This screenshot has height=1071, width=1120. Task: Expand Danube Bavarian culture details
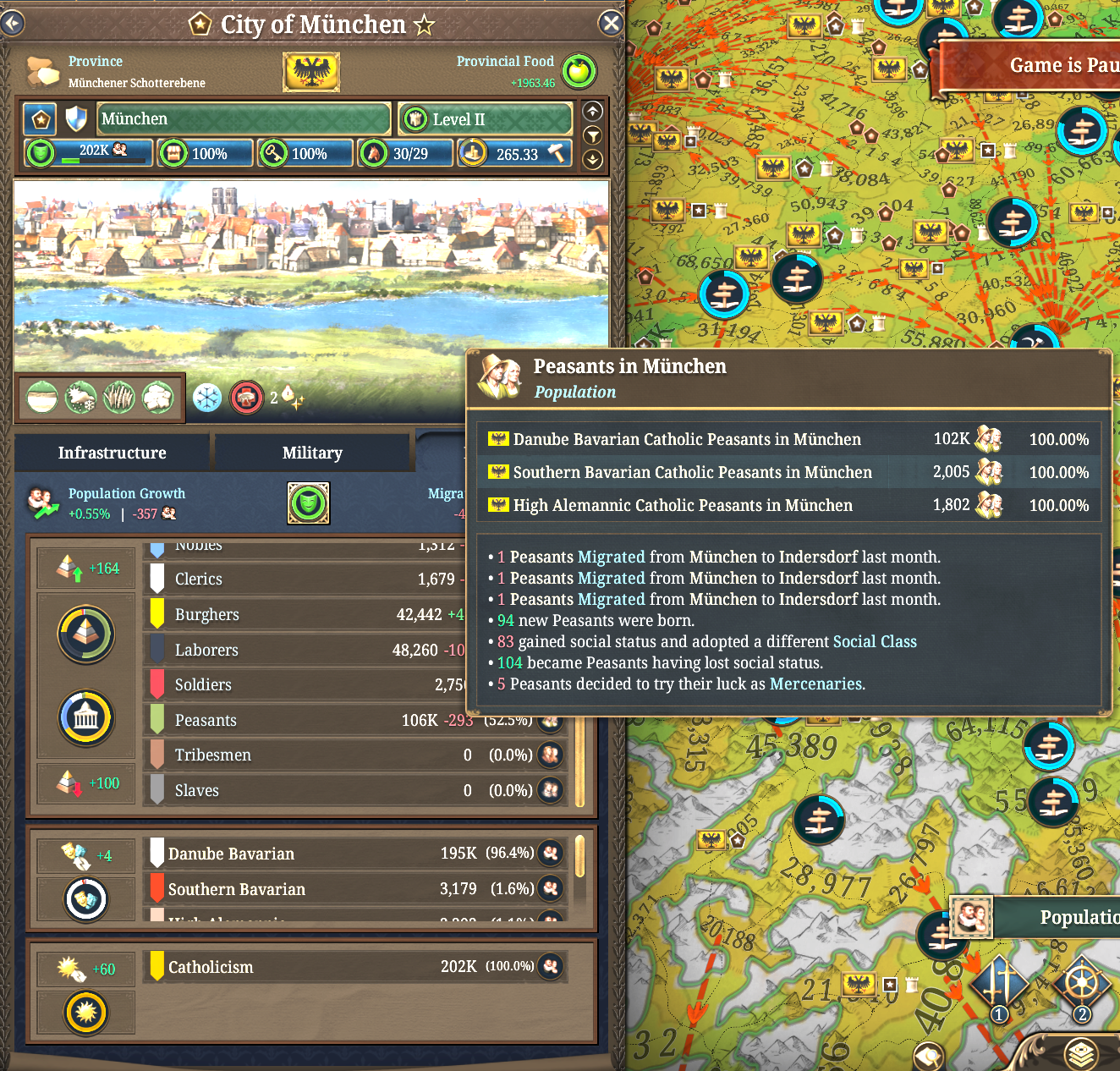[x=551, y=854]
